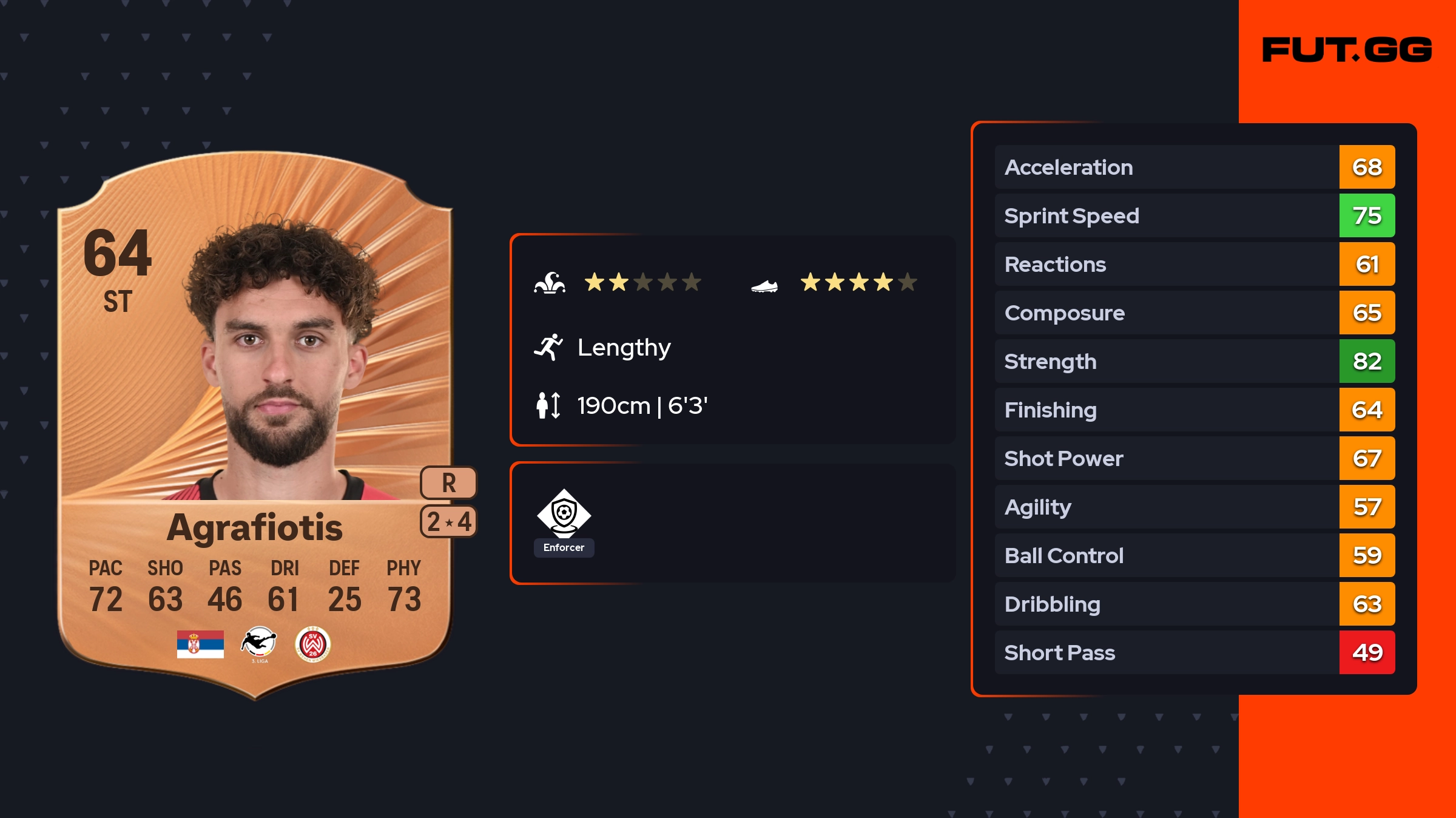Click the Serbia flag on the card
Viewport: 1456px width, 818px height.
point(200,644)
